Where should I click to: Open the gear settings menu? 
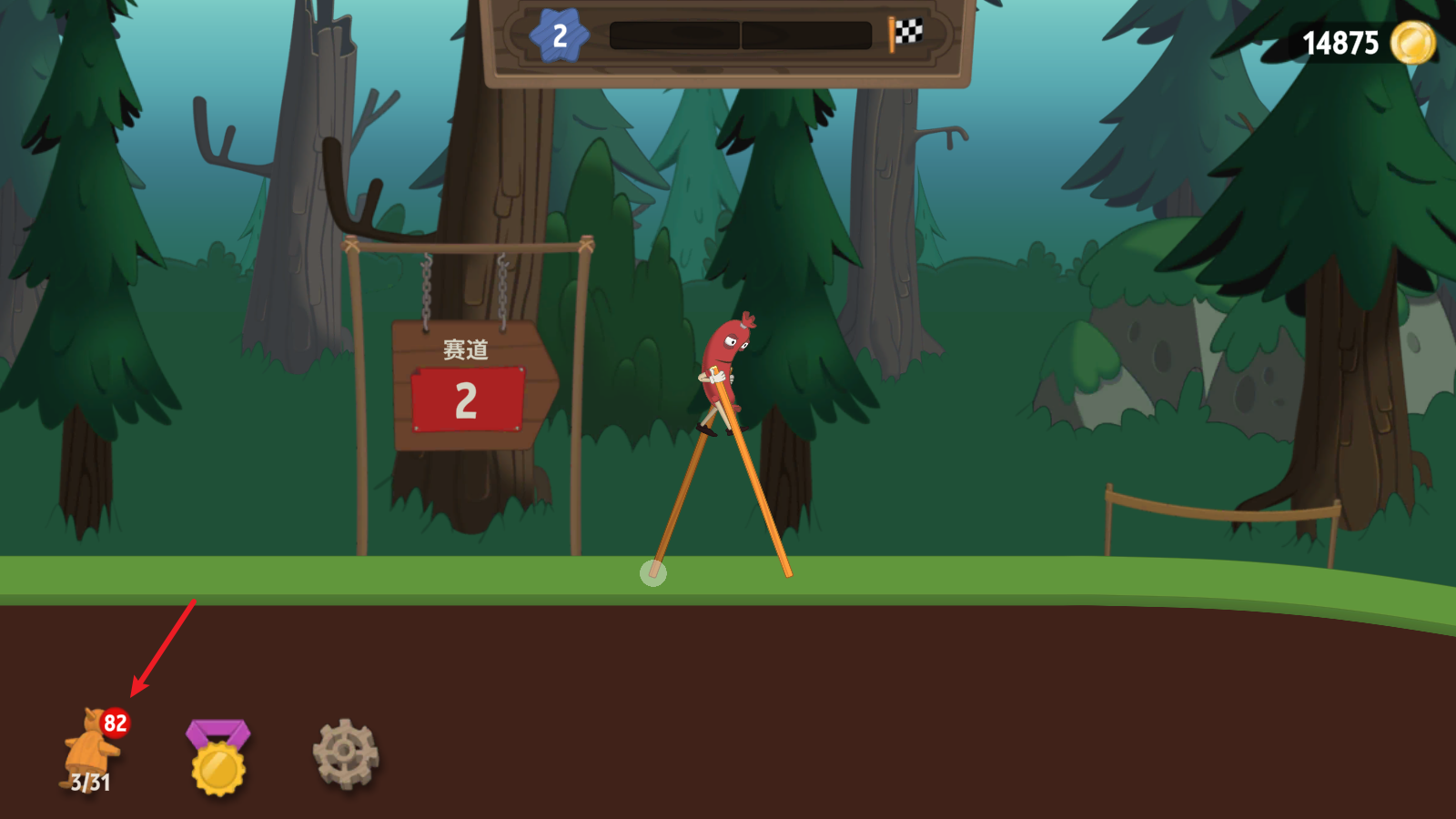(345, 753)
